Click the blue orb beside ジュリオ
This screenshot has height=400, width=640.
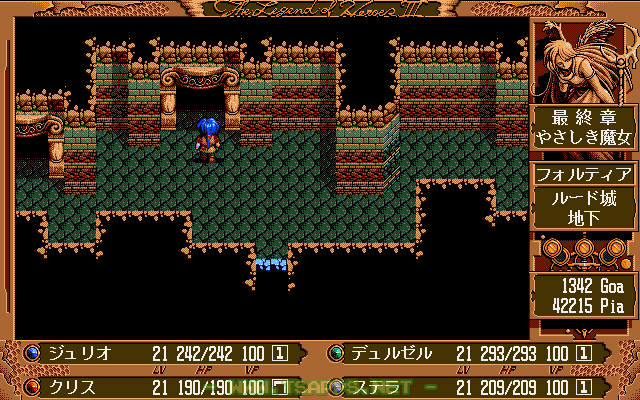tap(33, 353)
